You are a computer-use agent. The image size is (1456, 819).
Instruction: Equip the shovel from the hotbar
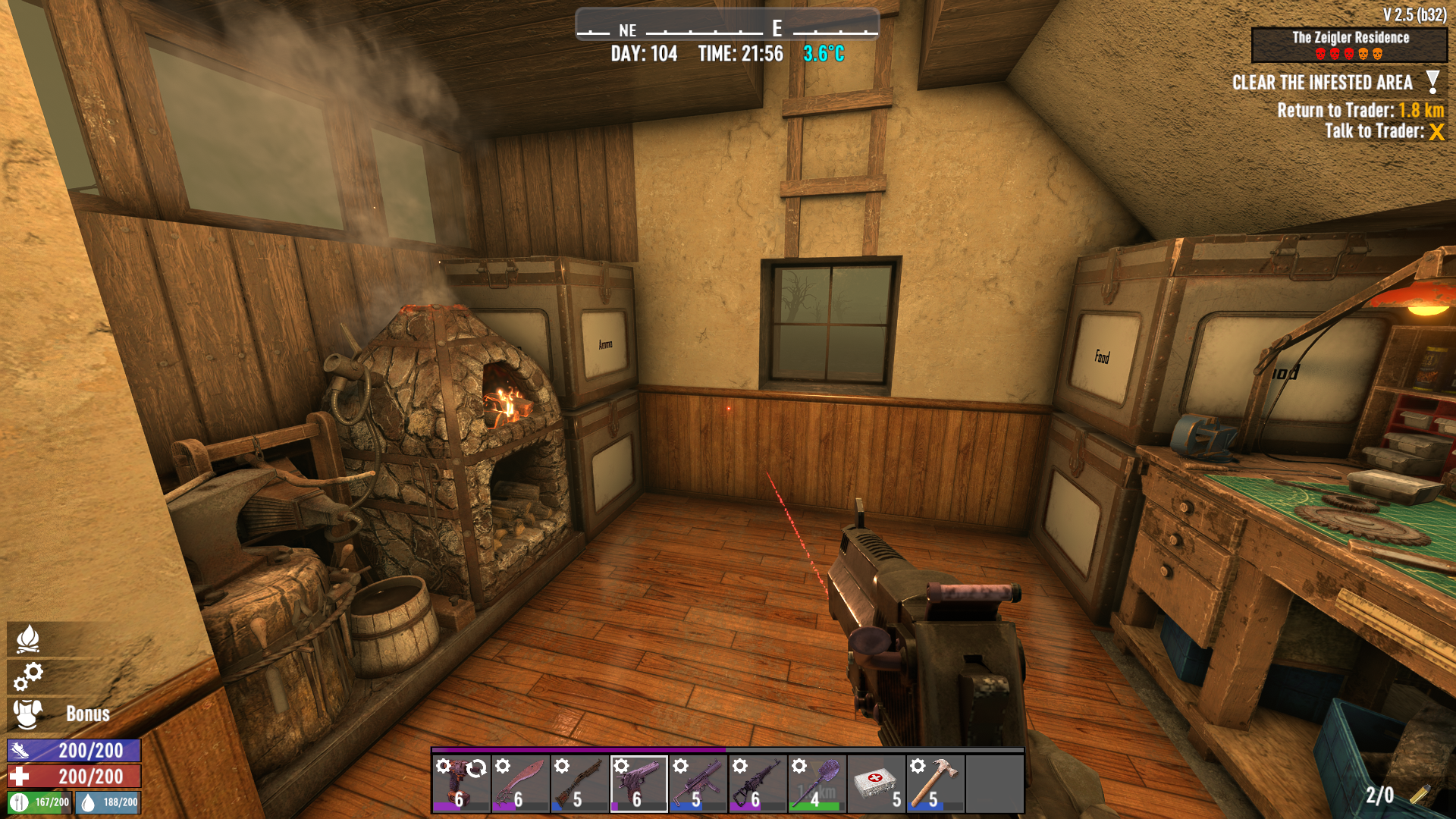(x=817, y=783)
